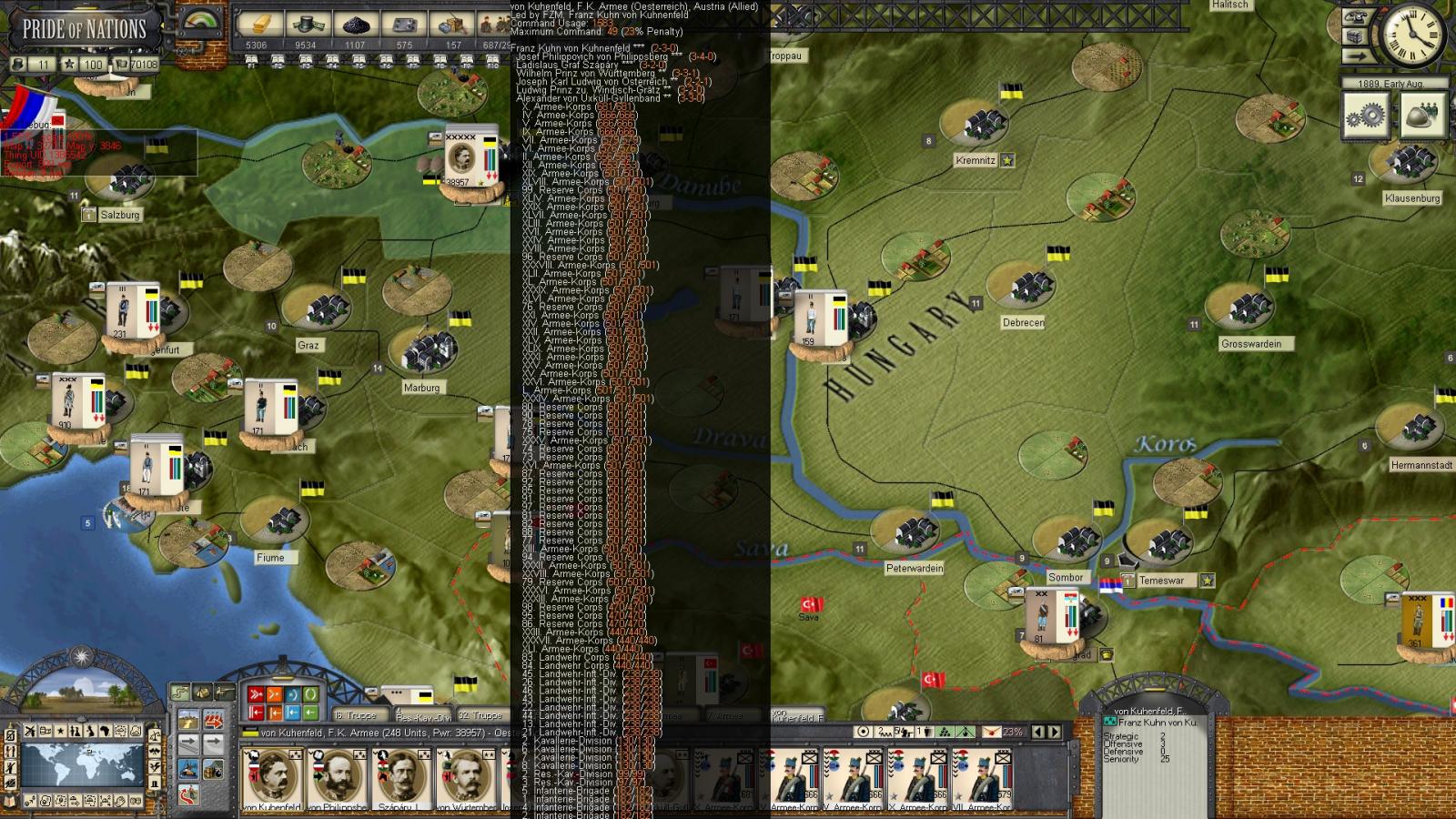This screenshot has height=819, width=1456.
Task: Click the star map filter icon
Action: (x=61, y=732)
